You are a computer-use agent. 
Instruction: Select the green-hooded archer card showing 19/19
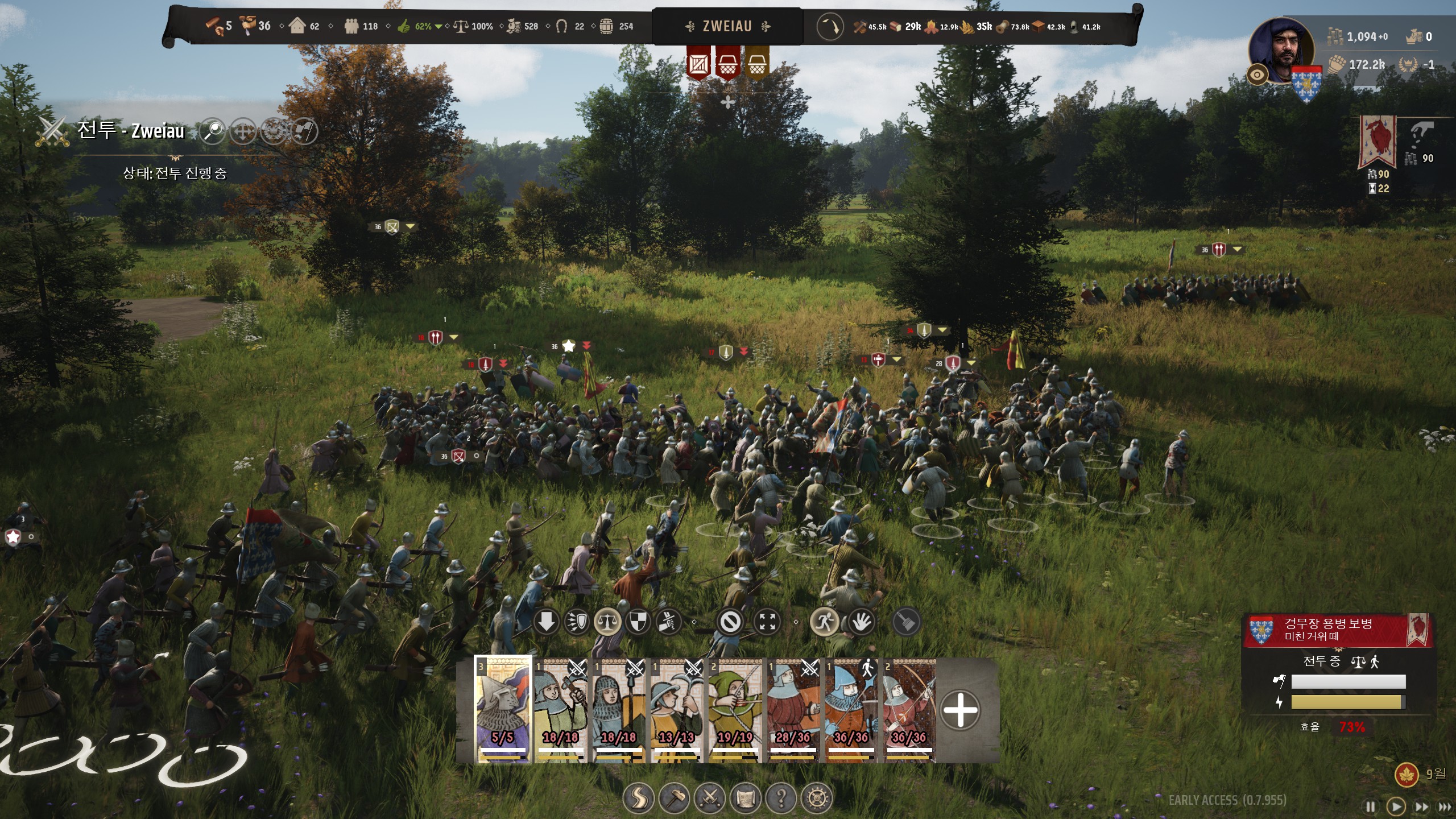pos(735,709)
